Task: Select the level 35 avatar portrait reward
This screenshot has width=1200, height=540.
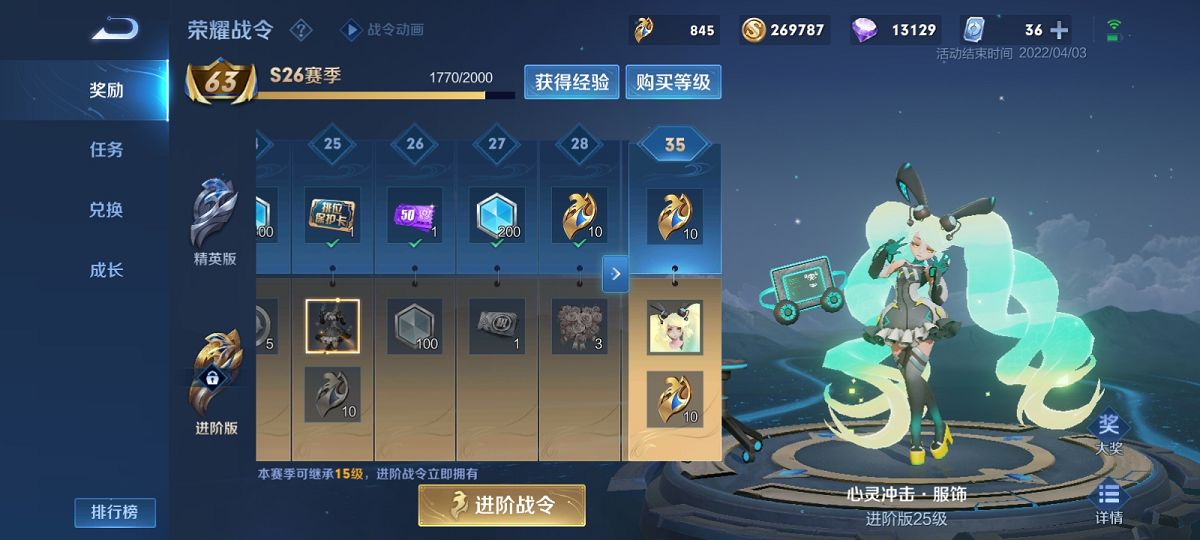Action: pyautogui.click(x=674, y=327)
